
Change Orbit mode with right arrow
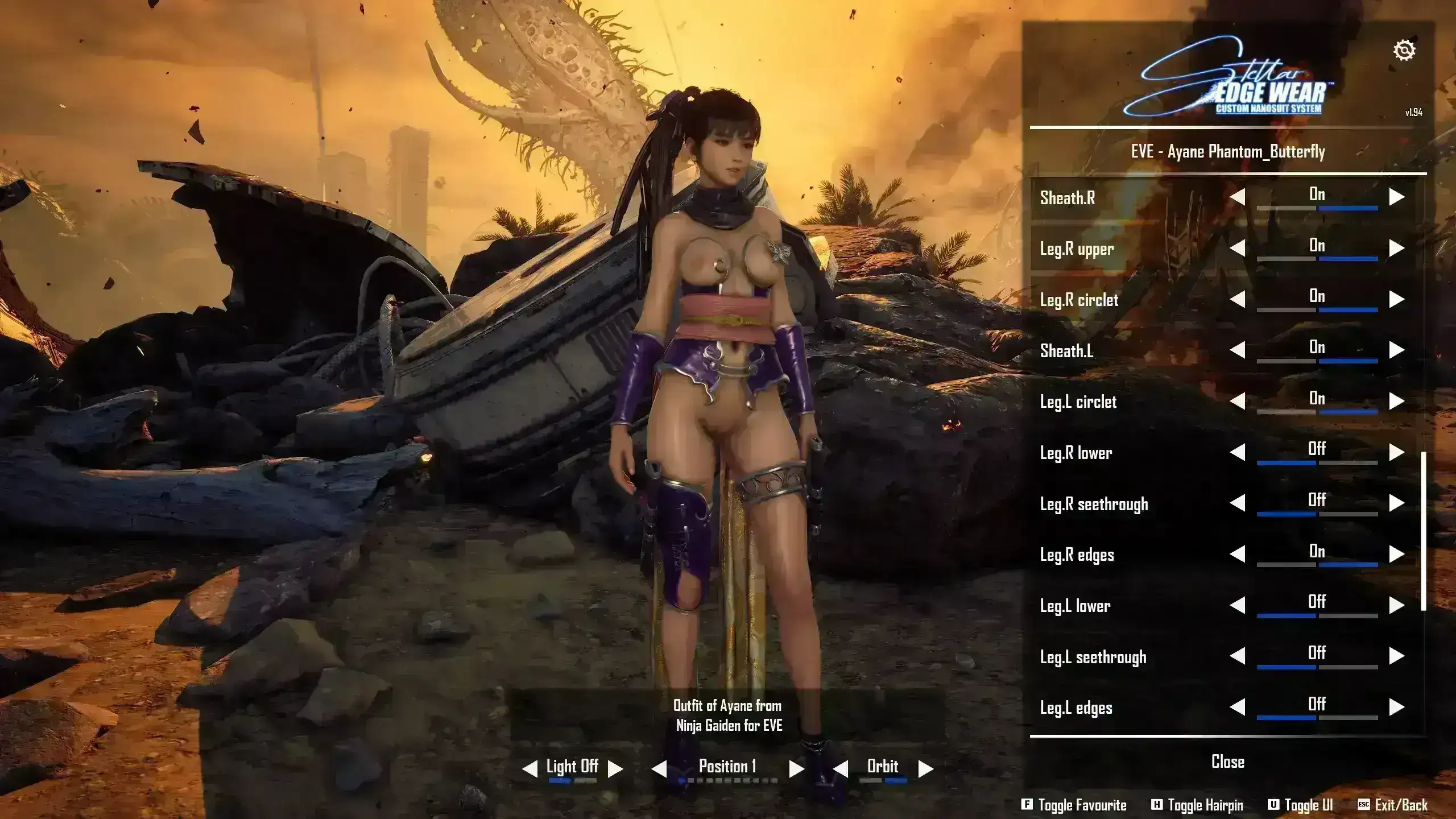926,769
